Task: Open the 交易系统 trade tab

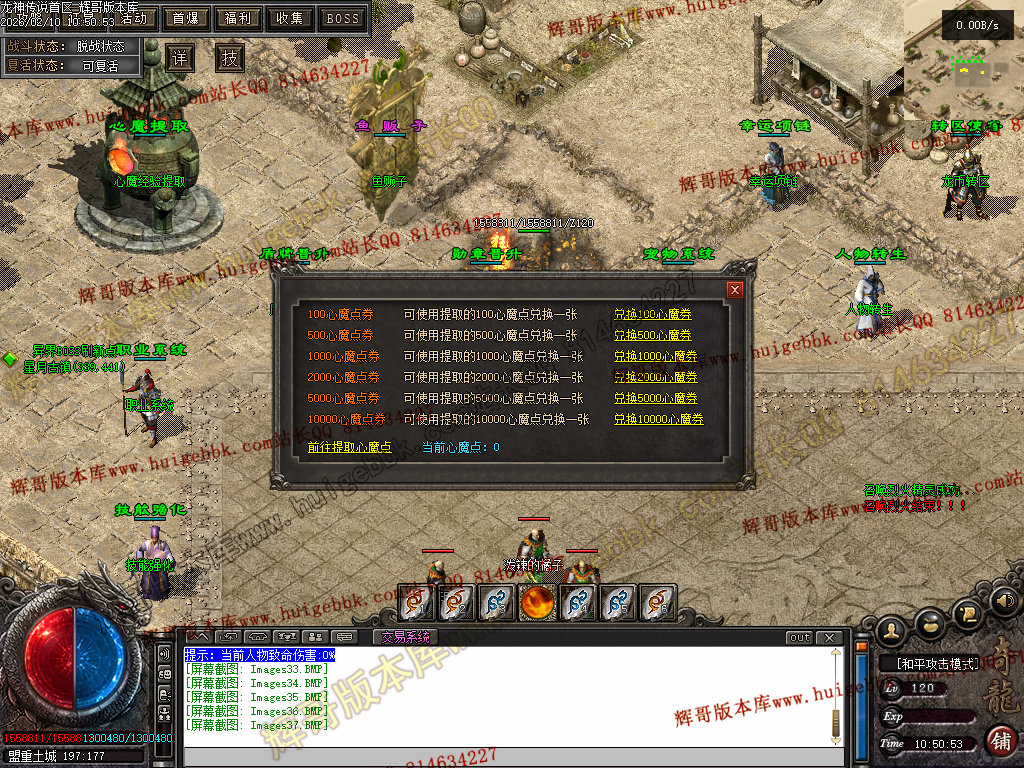Action: coord(405,637)
